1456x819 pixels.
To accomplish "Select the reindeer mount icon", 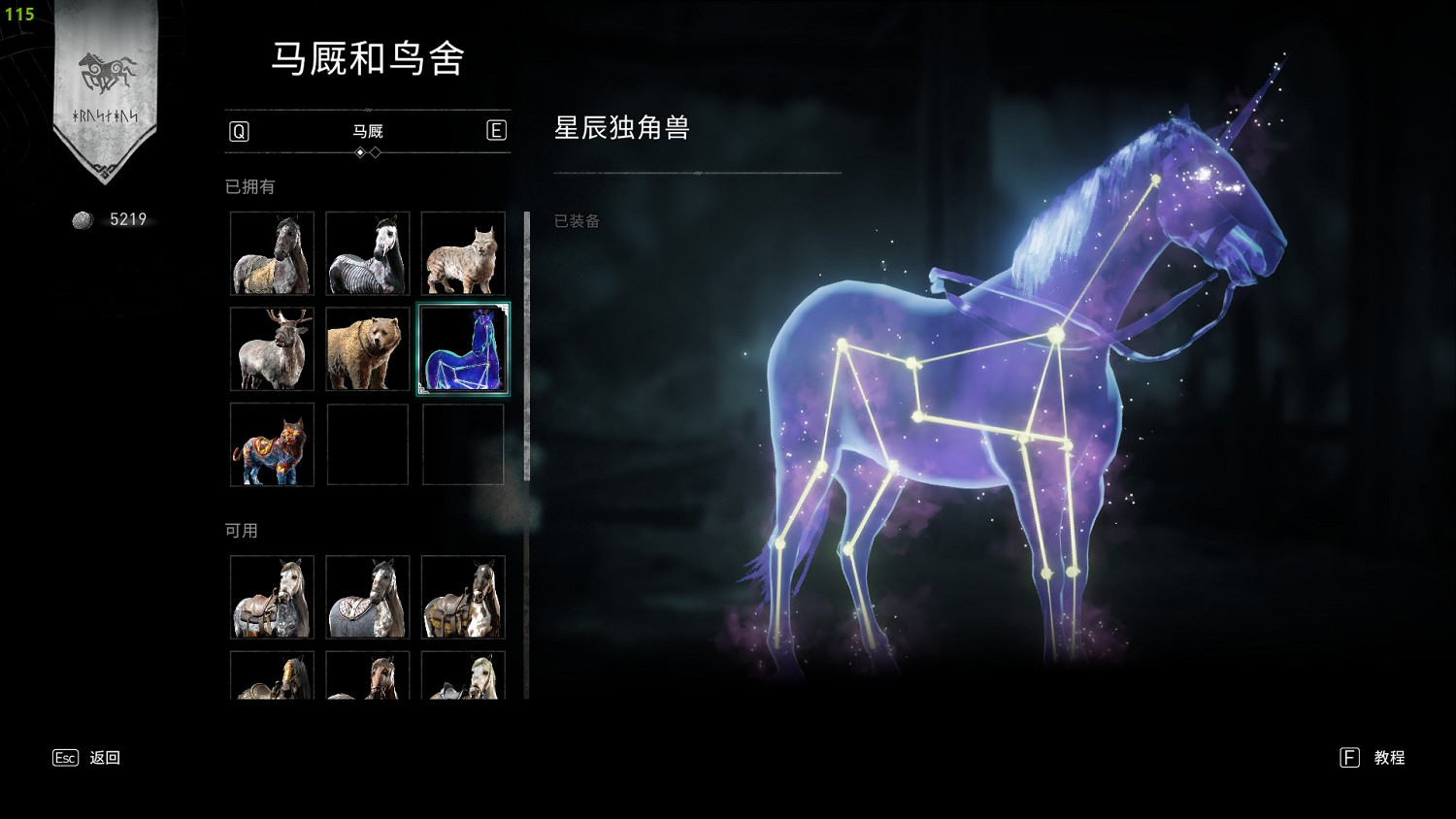I will click(272, 349).
